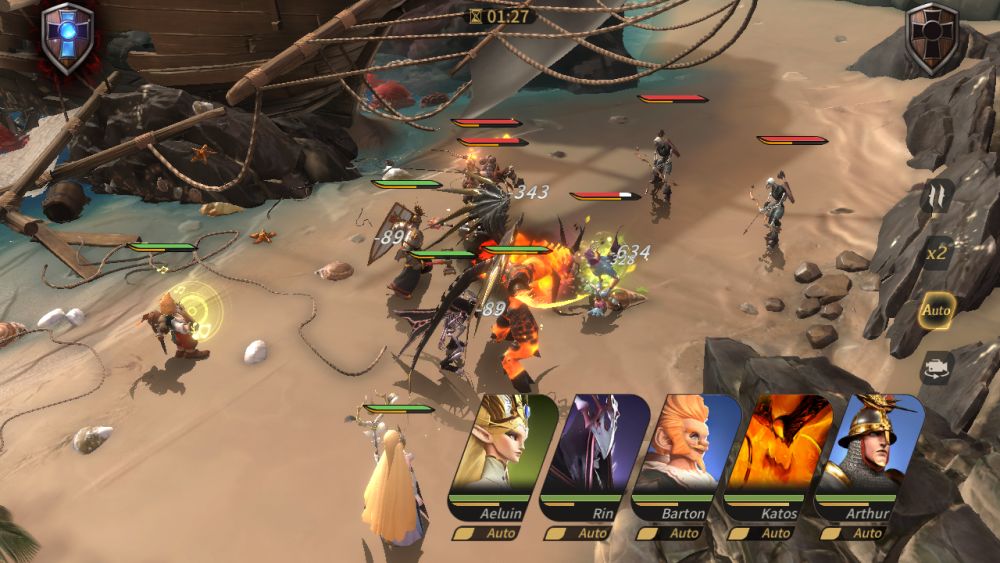
Task: Pause the battle
Action: [x=937, y=195]
